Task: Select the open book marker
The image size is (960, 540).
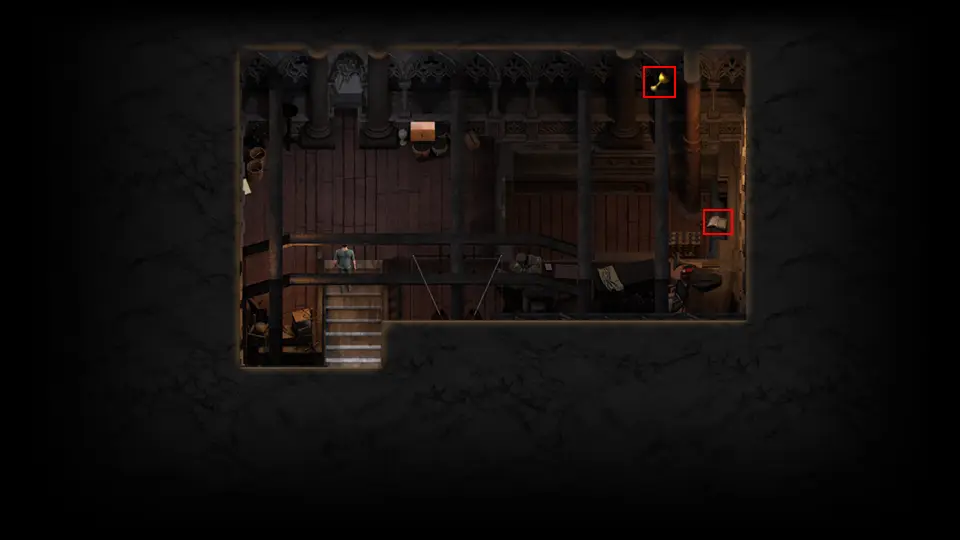Action: click(717, 221)
